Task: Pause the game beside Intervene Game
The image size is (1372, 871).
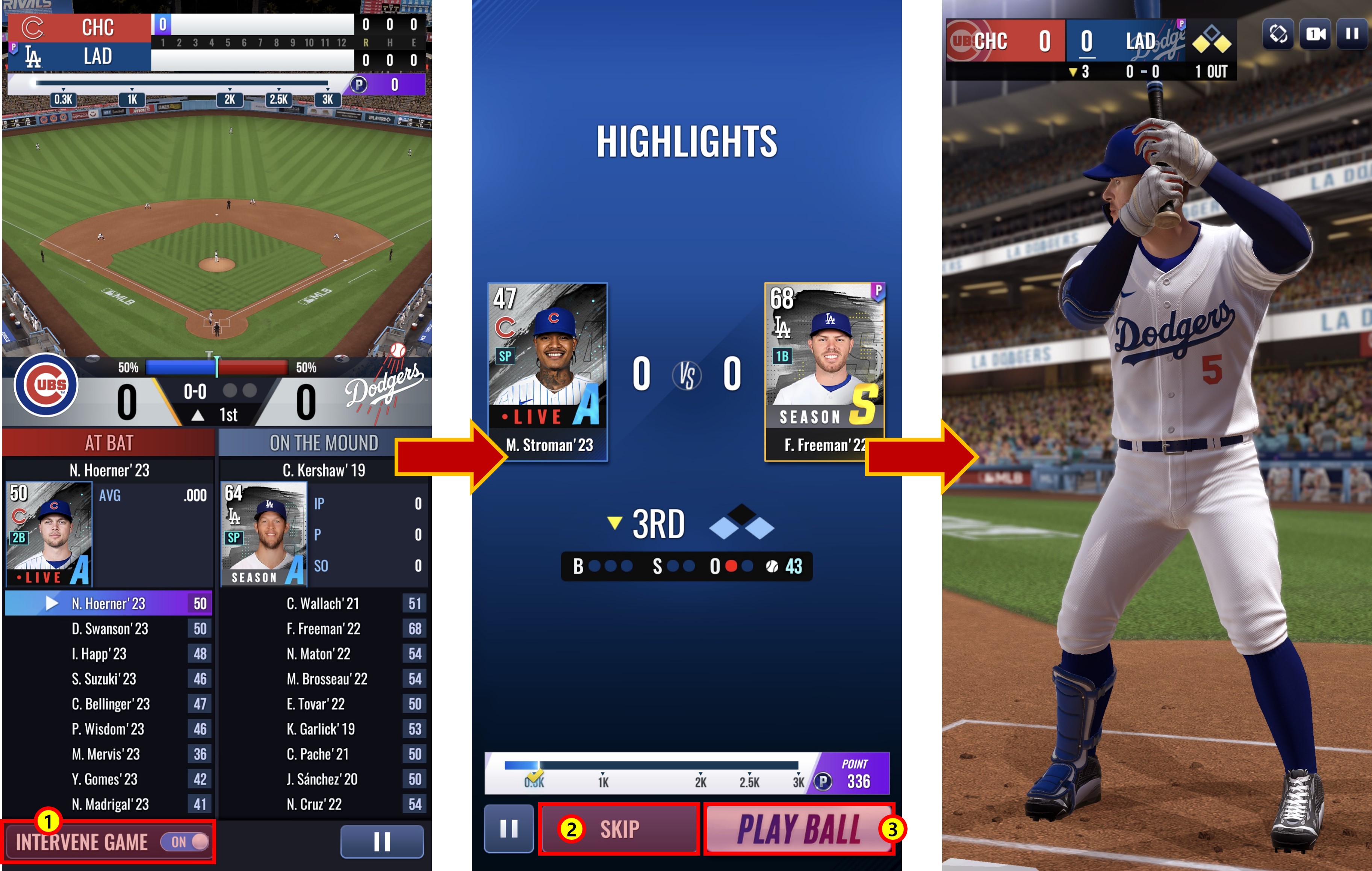Action: coord(382,841)
